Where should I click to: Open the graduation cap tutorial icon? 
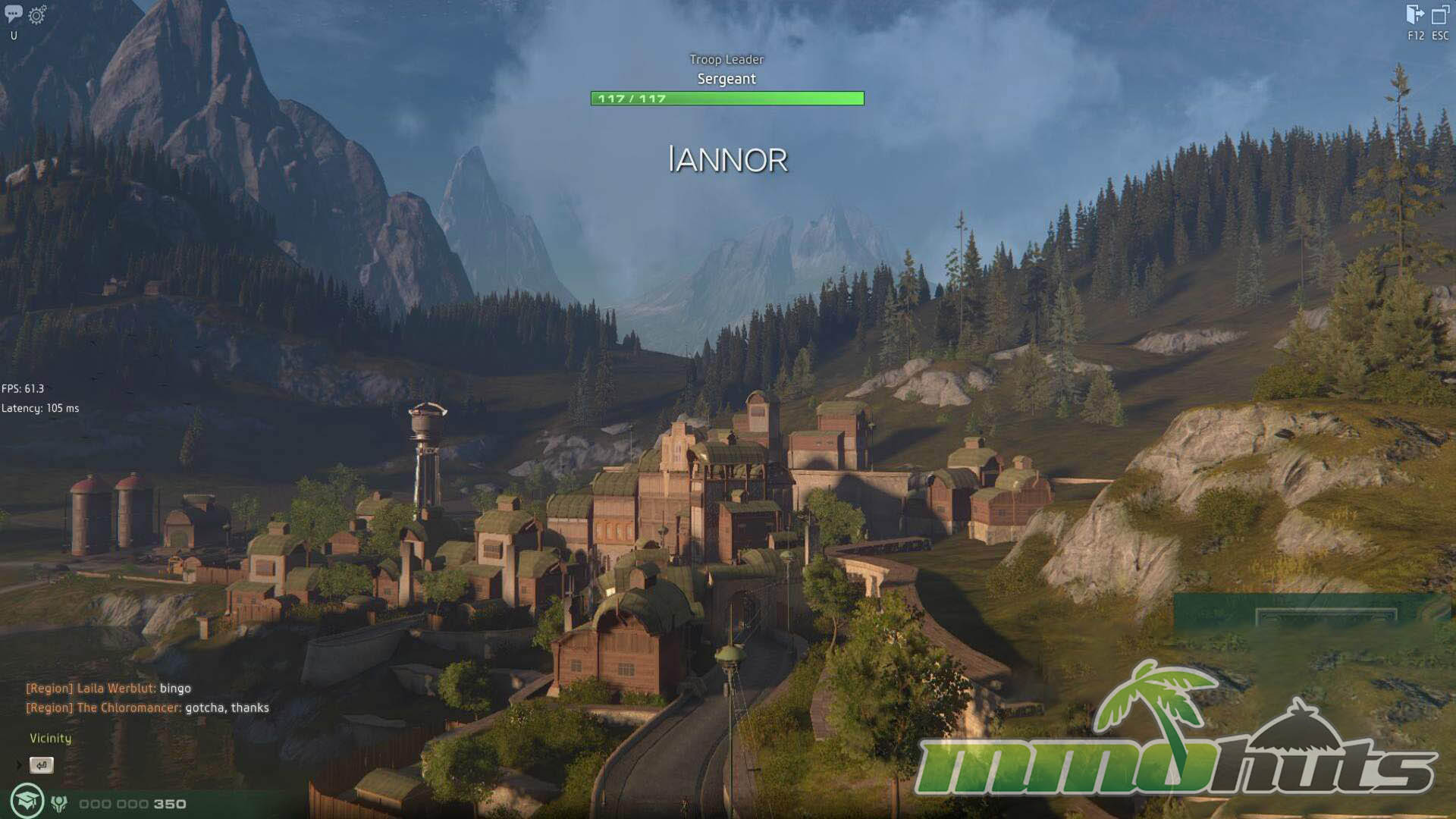point(27,802)
